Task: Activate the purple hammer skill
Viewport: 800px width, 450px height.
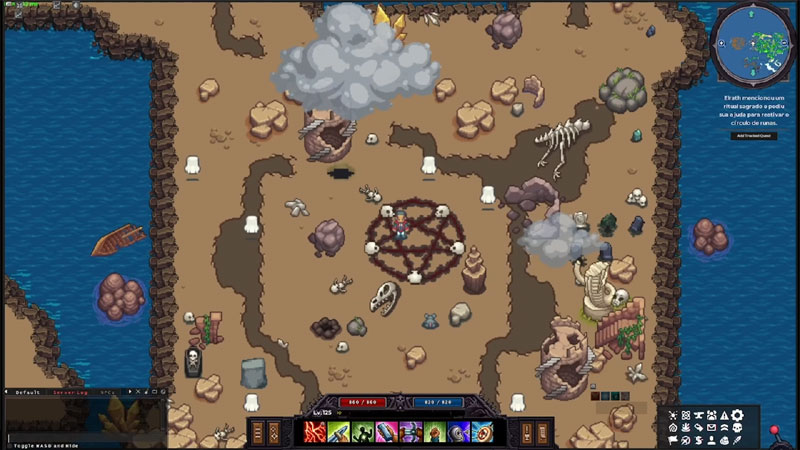Action: pos(410,432)
